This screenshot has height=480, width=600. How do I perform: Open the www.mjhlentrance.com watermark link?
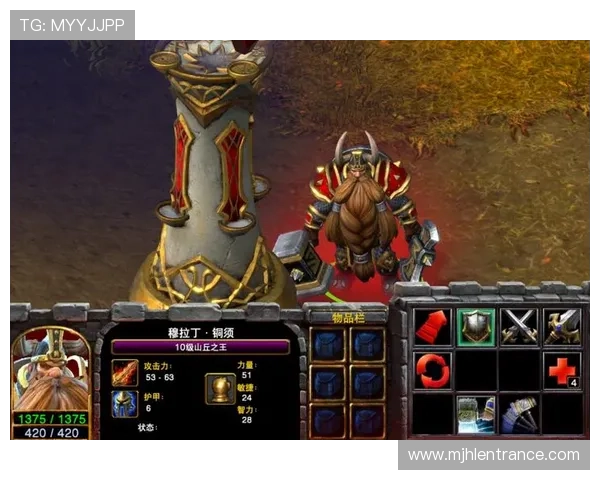493,455
